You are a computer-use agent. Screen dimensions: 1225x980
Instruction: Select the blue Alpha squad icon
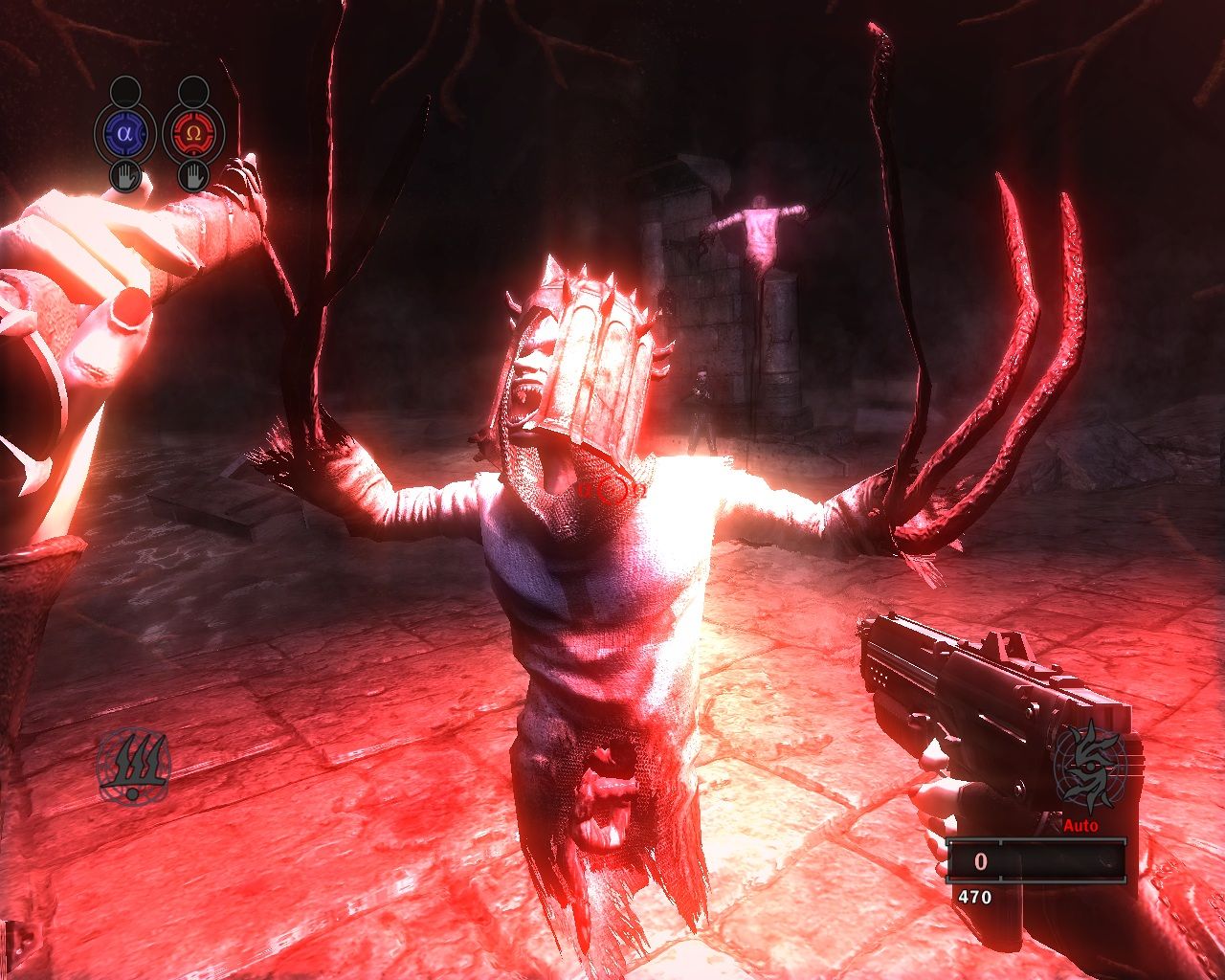[x=124, y=133]
